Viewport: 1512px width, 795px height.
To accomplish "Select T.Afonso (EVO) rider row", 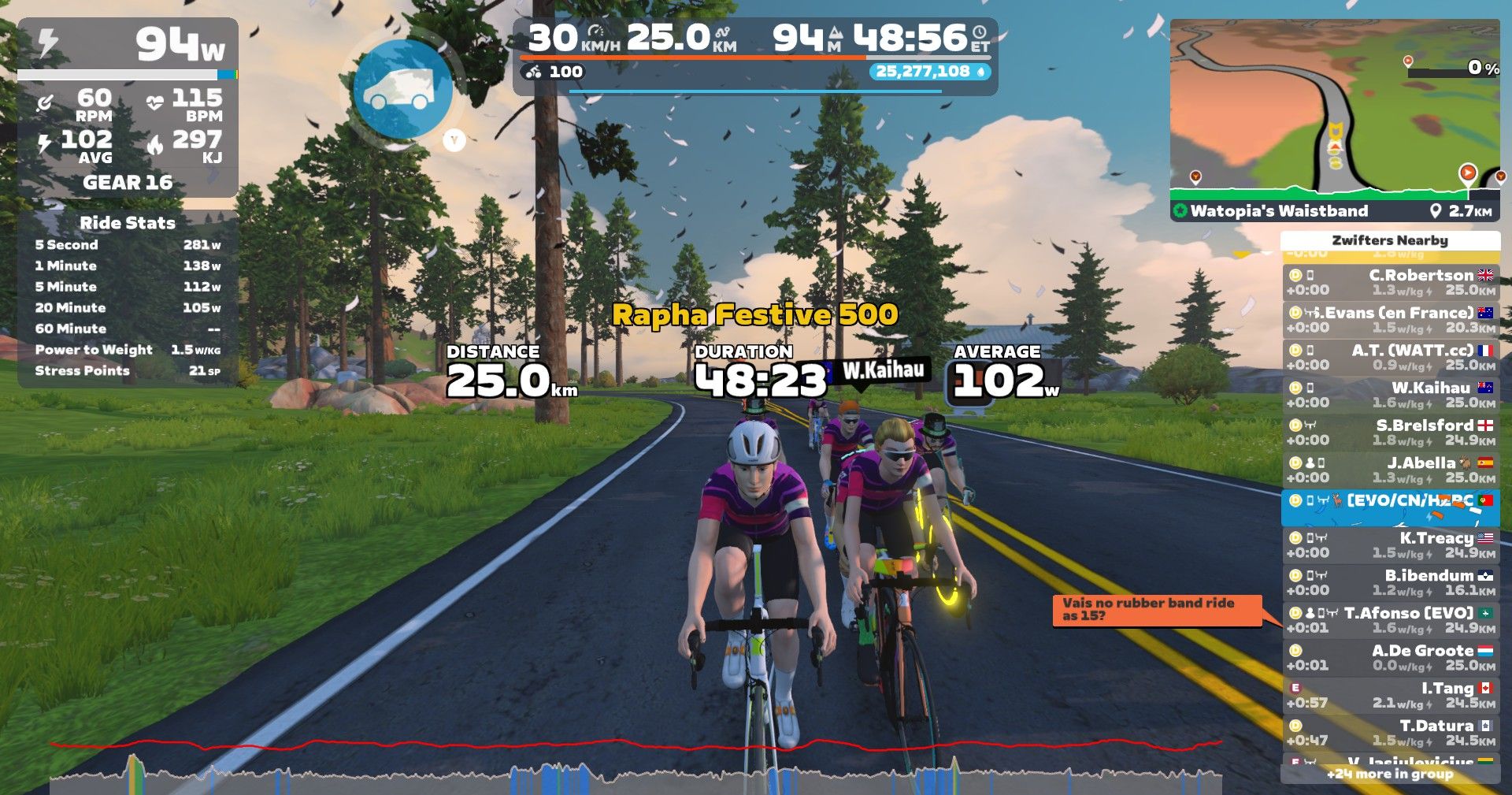I will [1391, 619].
